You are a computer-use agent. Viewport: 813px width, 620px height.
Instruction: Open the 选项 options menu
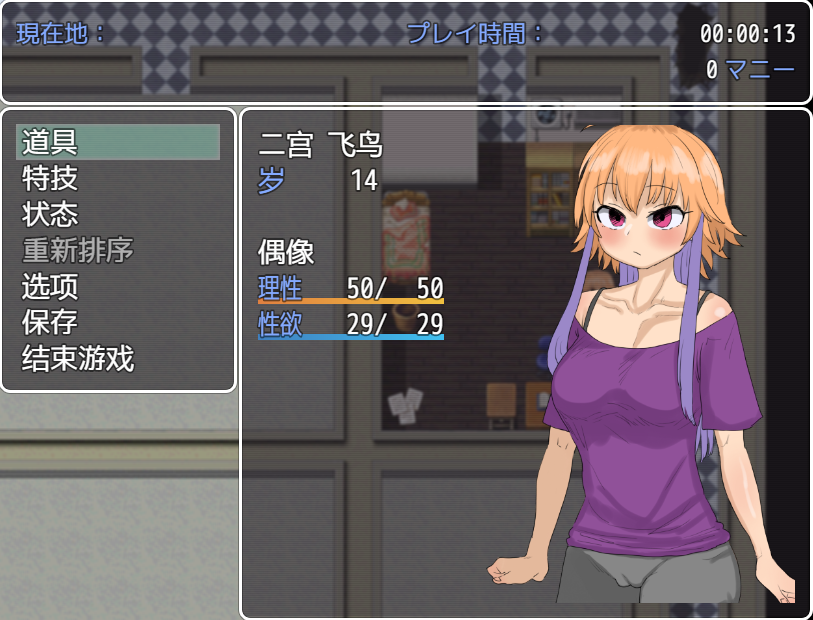50,286
